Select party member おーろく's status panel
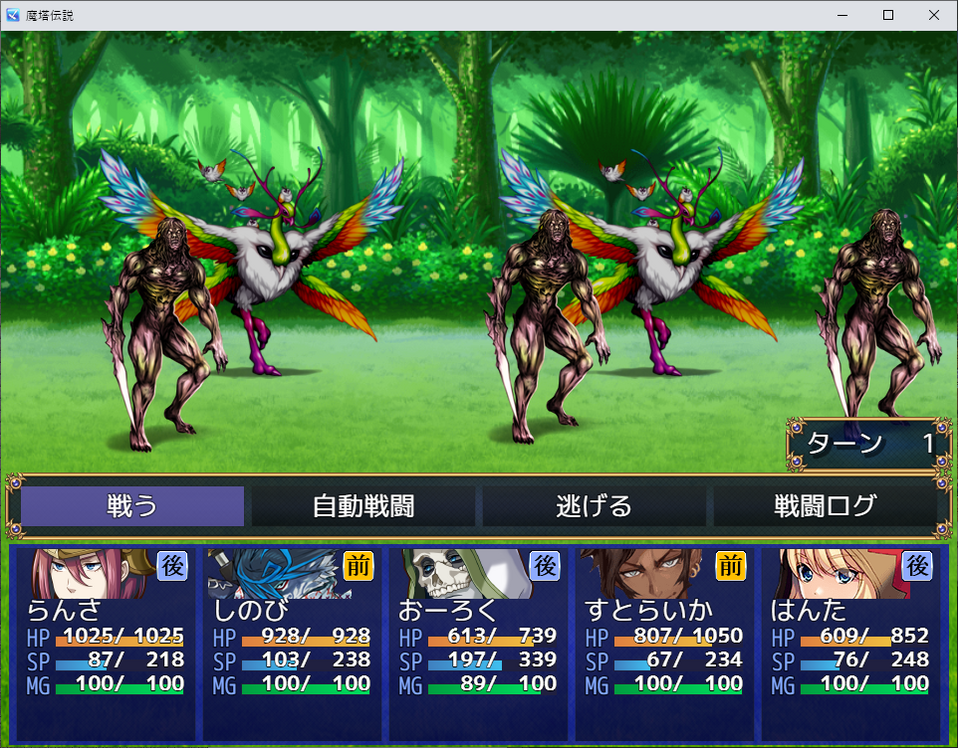 tap(478, 642)
